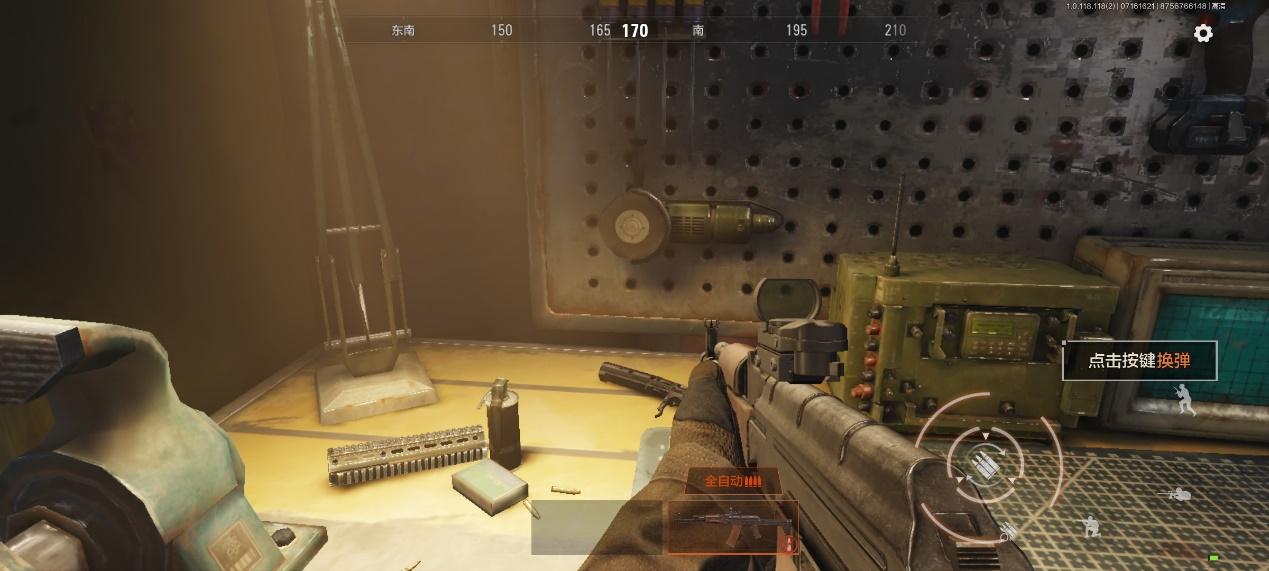Toggle the 全自动 fire mode selector
Viewport: 1269px width, 571px height.
732,481
